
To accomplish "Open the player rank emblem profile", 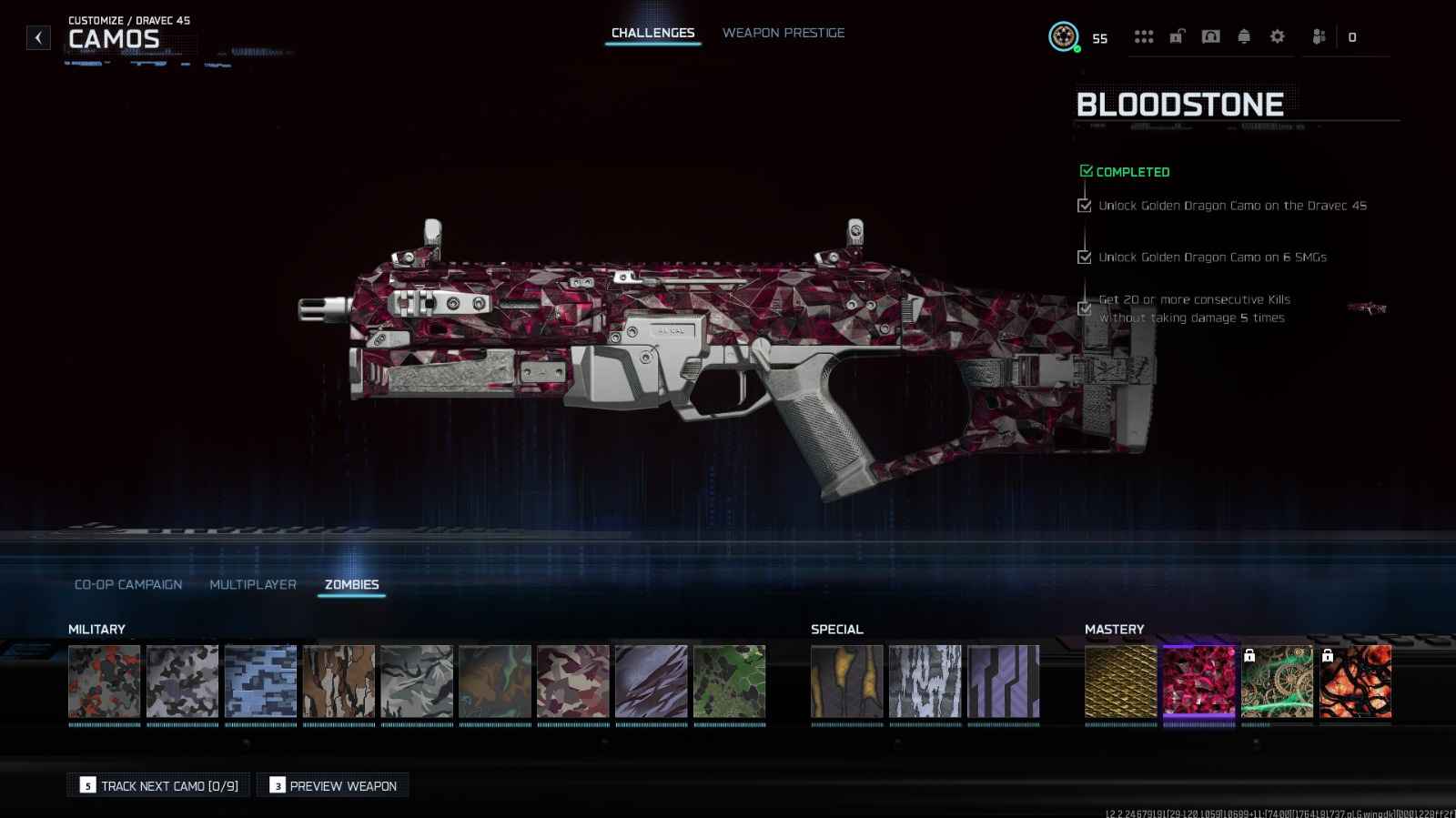I will pos(1063,36).
